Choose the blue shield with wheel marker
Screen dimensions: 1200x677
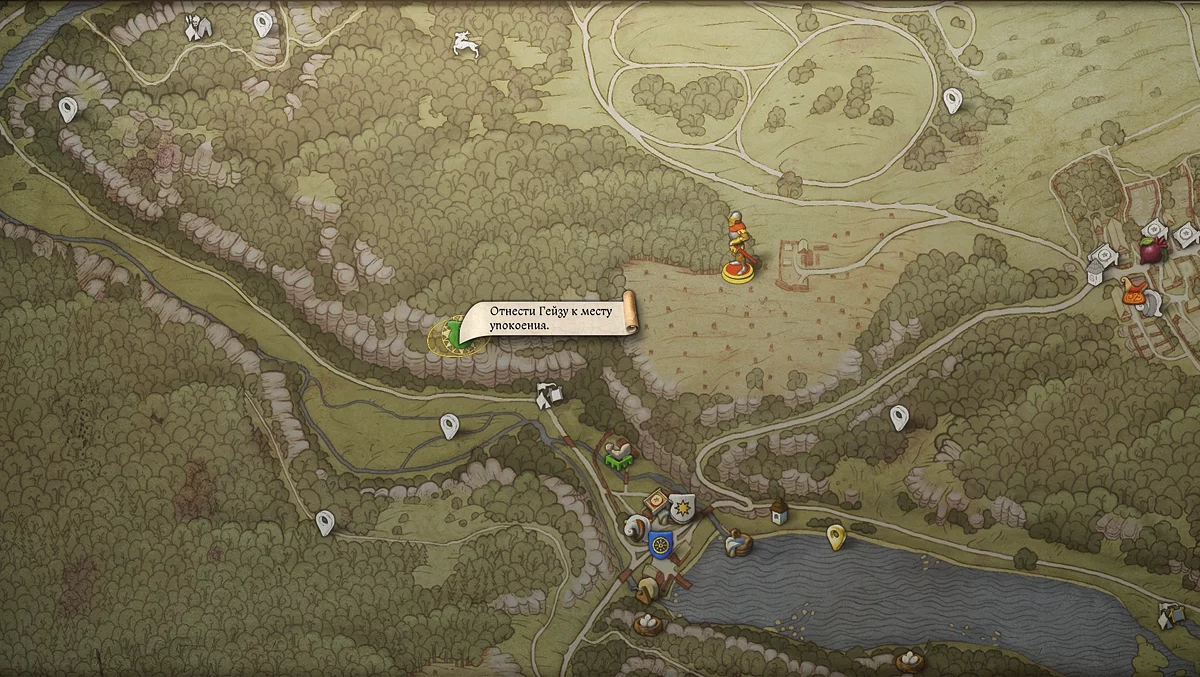(x=660, y=545)
